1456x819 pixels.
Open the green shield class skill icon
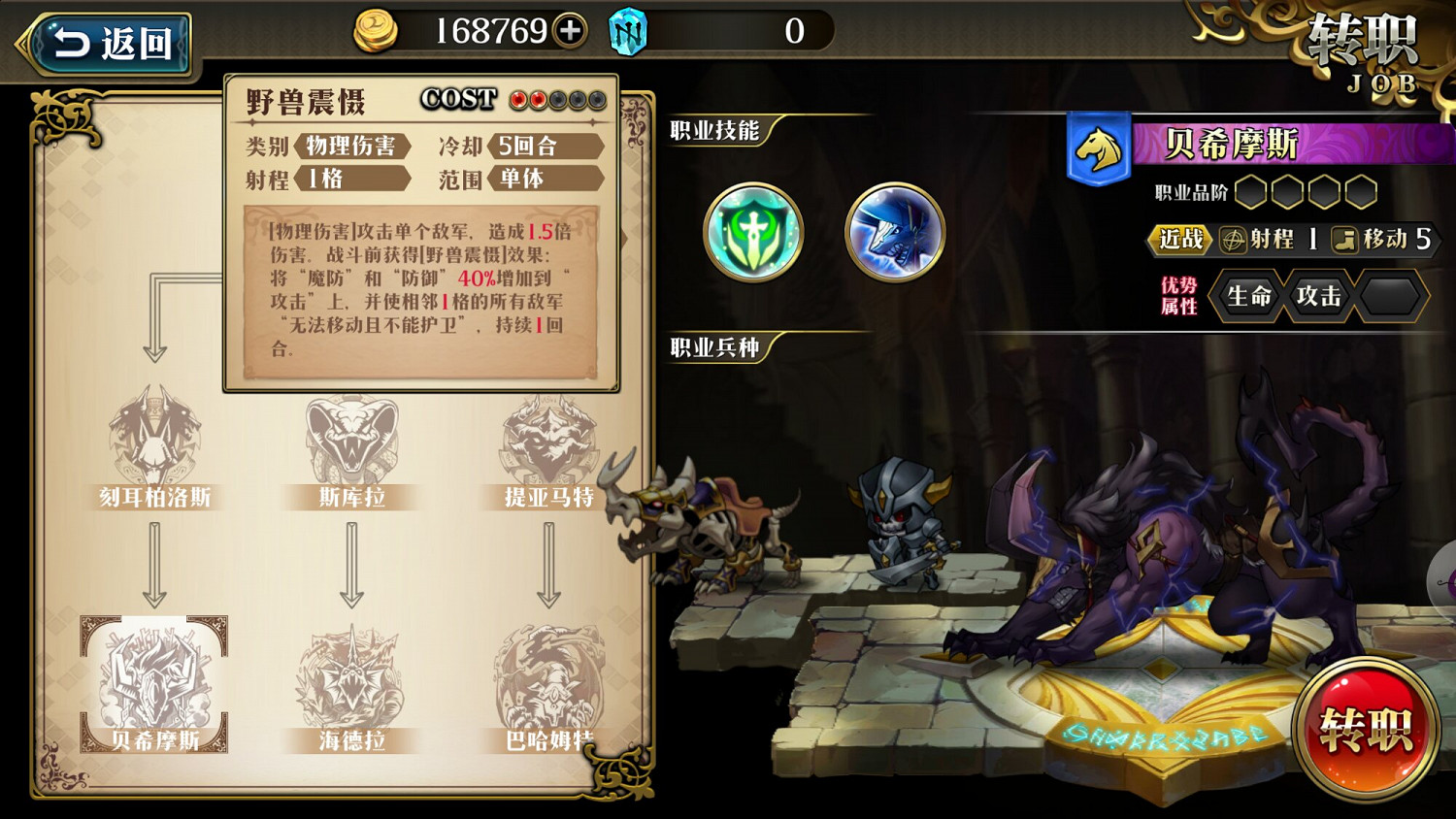(753, 233)
